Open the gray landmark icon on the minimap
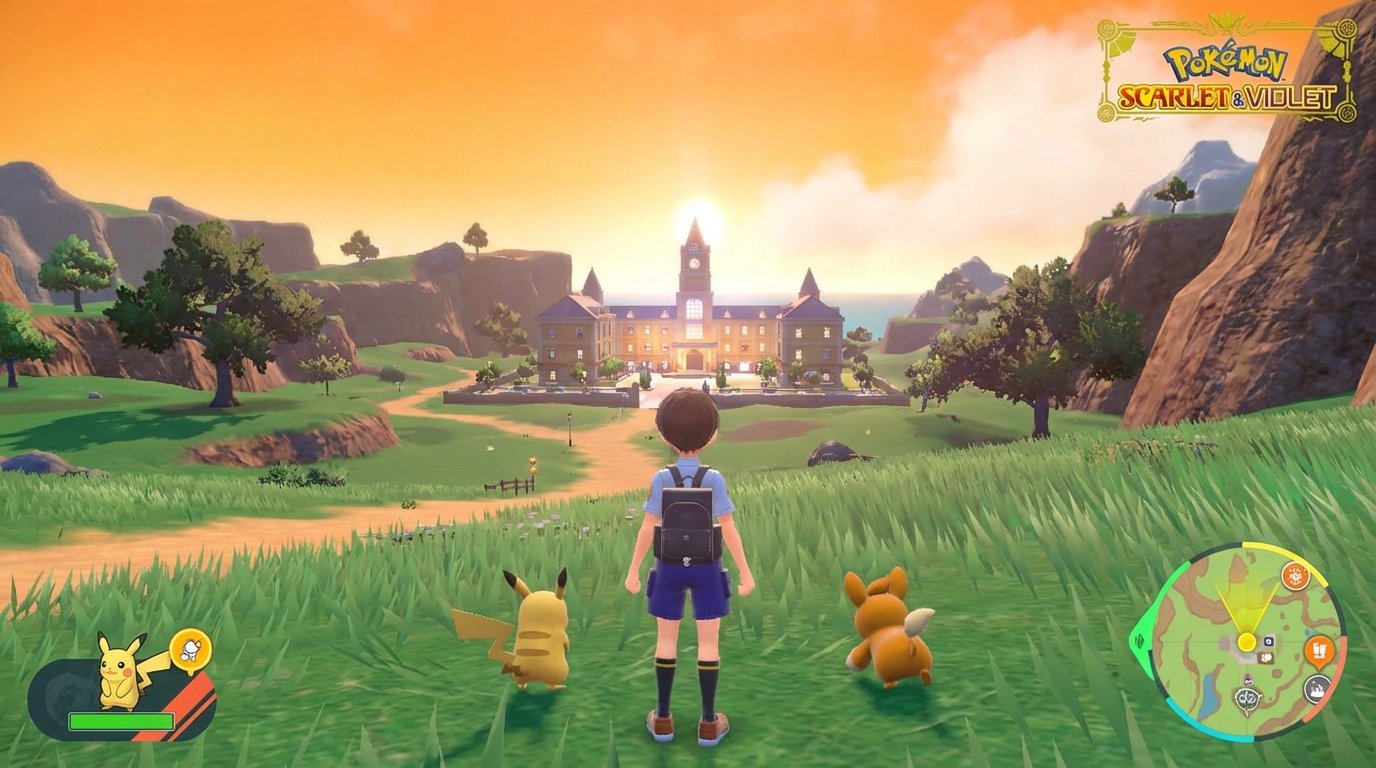 (x=1317, y=689)
